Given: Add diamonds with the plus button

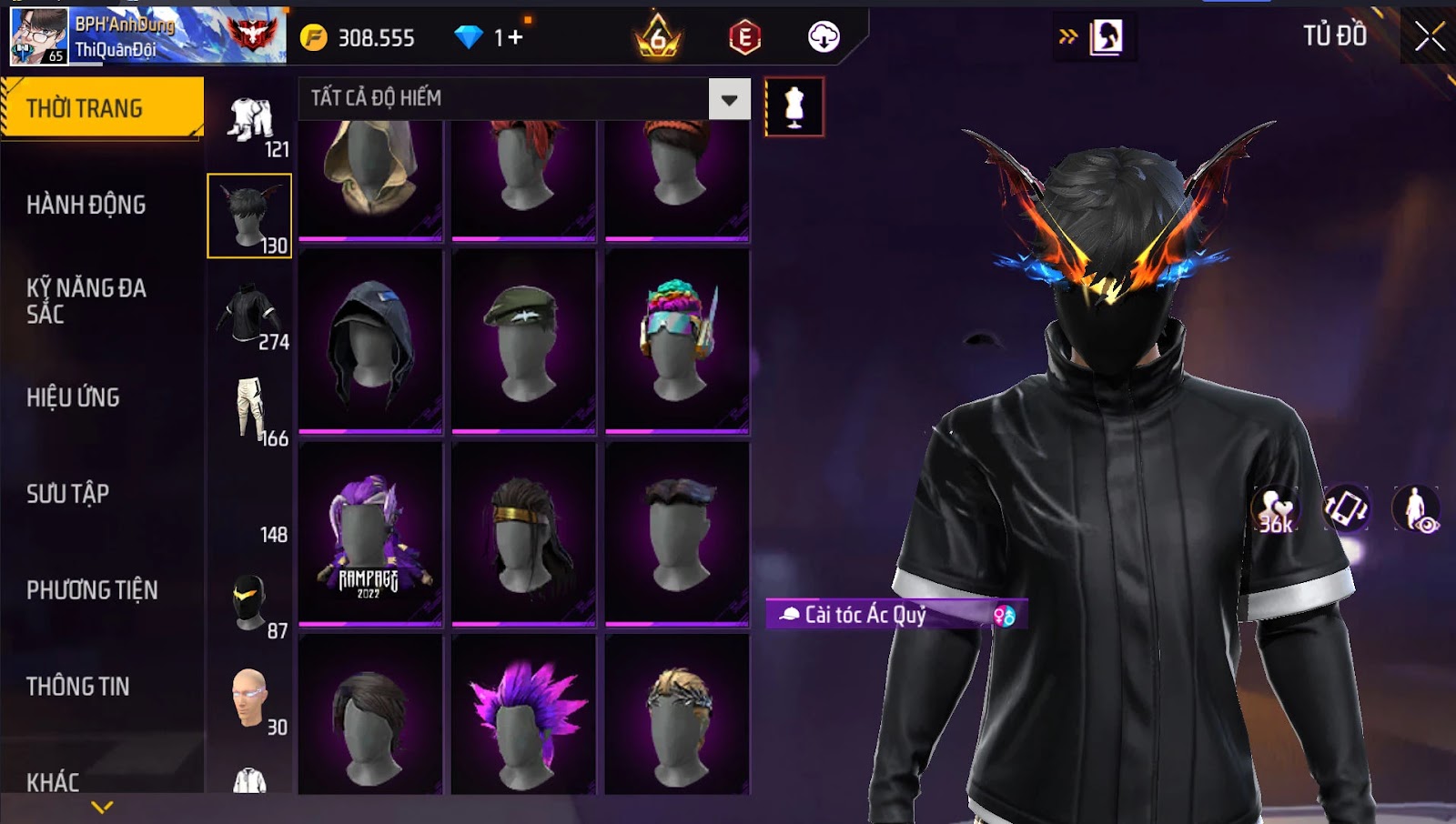Looking at the screenshot, I should (x=516, y=37).
